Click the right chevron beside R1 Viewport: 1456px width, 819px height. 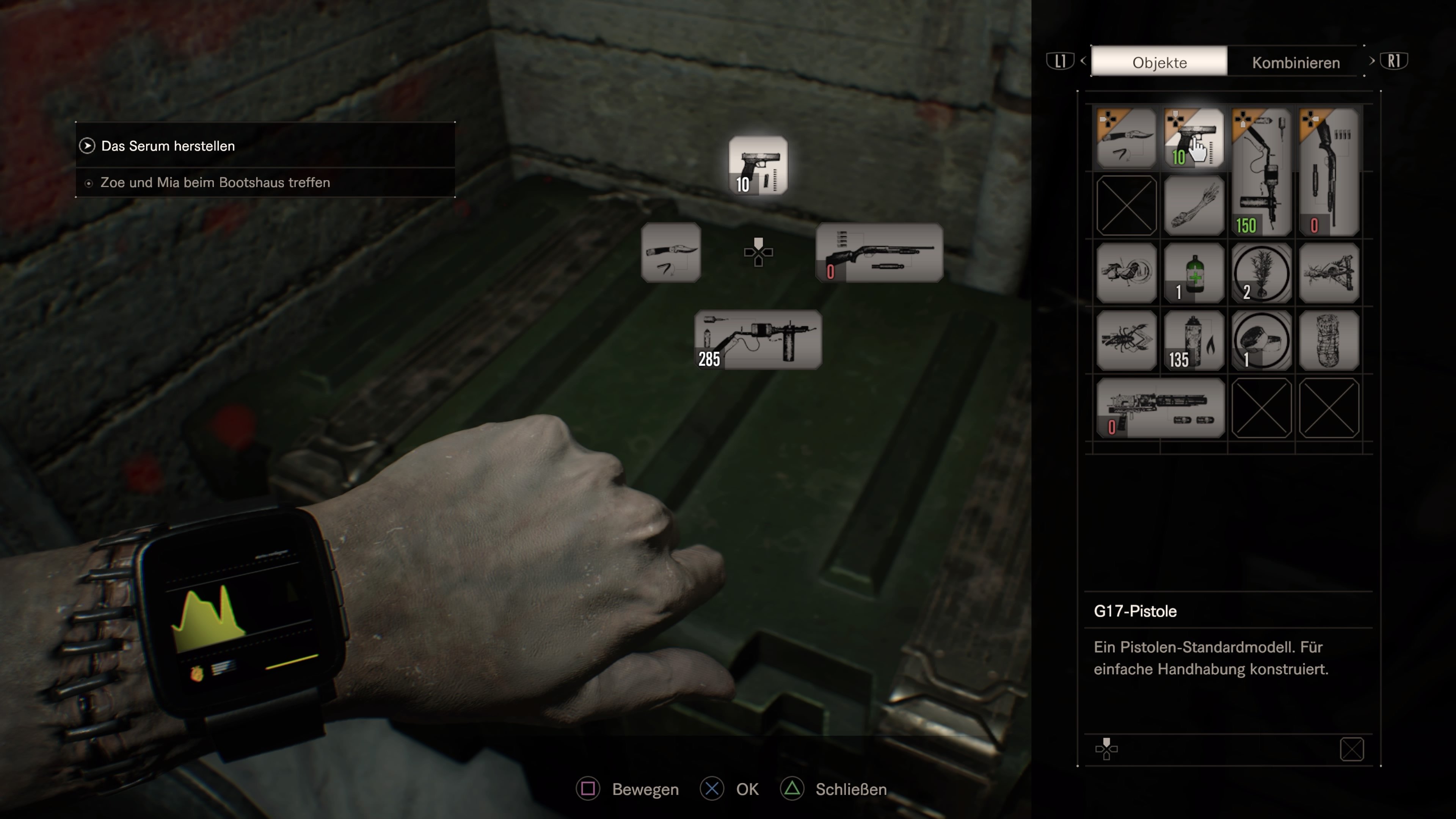[x=1372, y=61]
